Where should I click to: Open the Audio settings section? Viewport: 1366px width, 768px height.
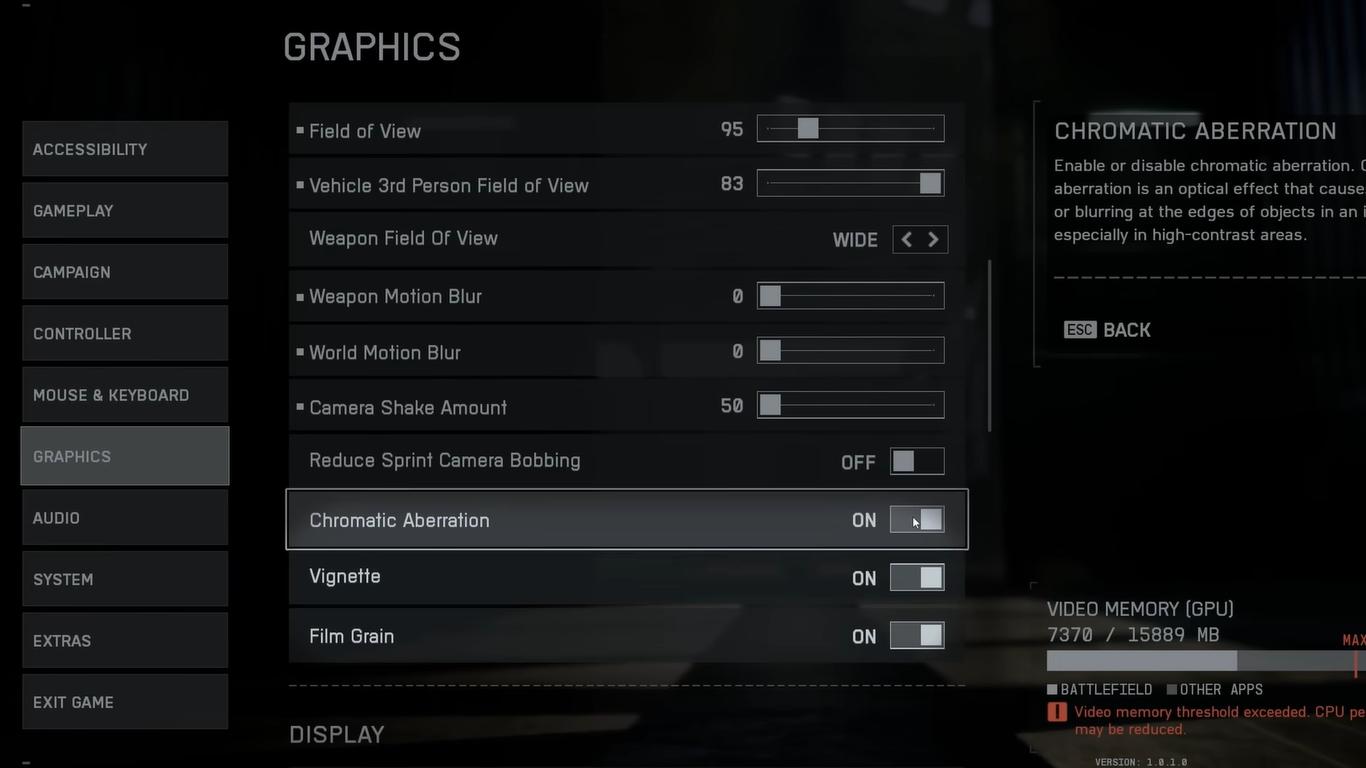point(125,518)
